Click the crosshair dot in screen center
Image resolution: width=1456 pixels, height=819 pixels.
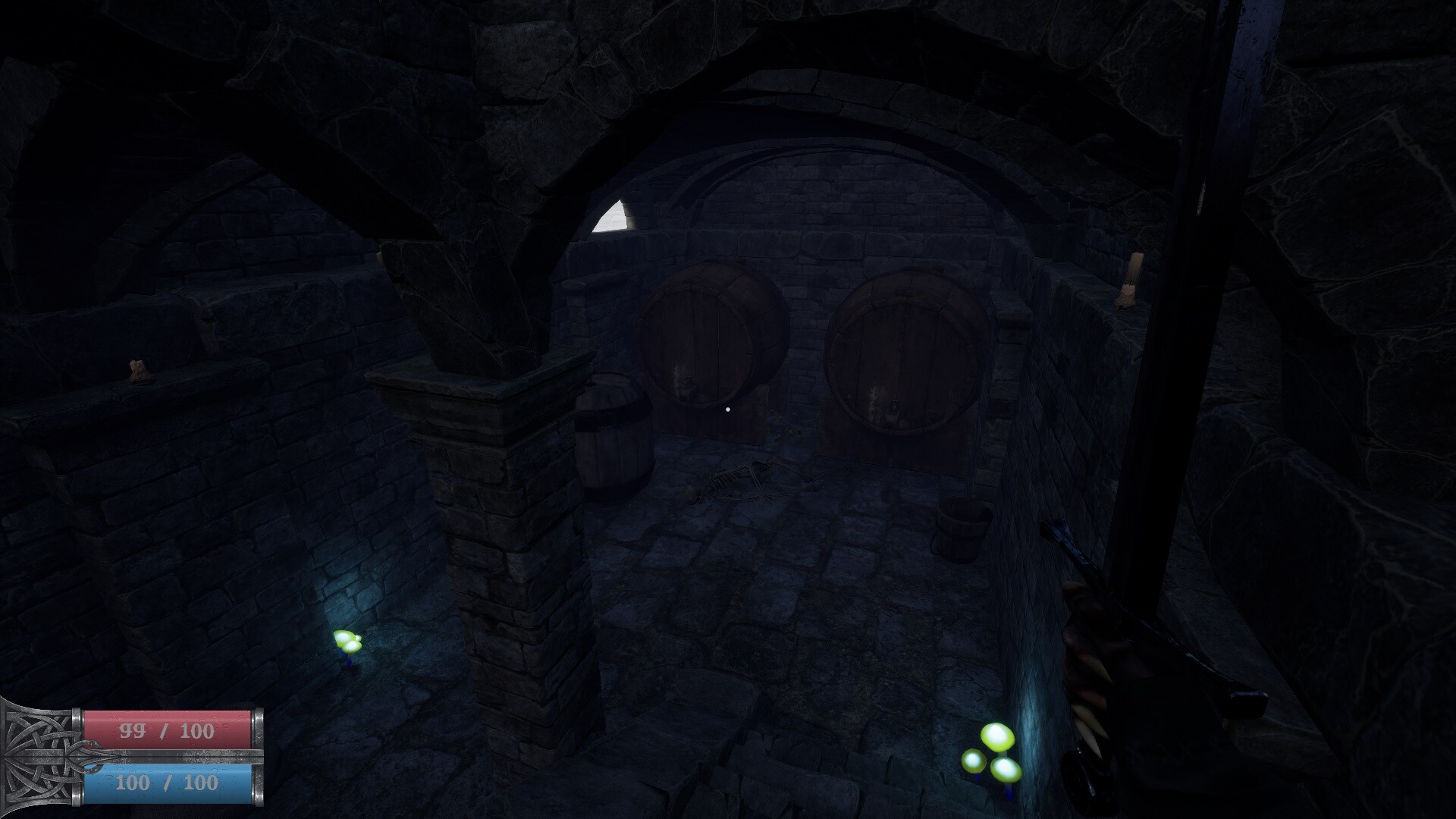[728, 409]
